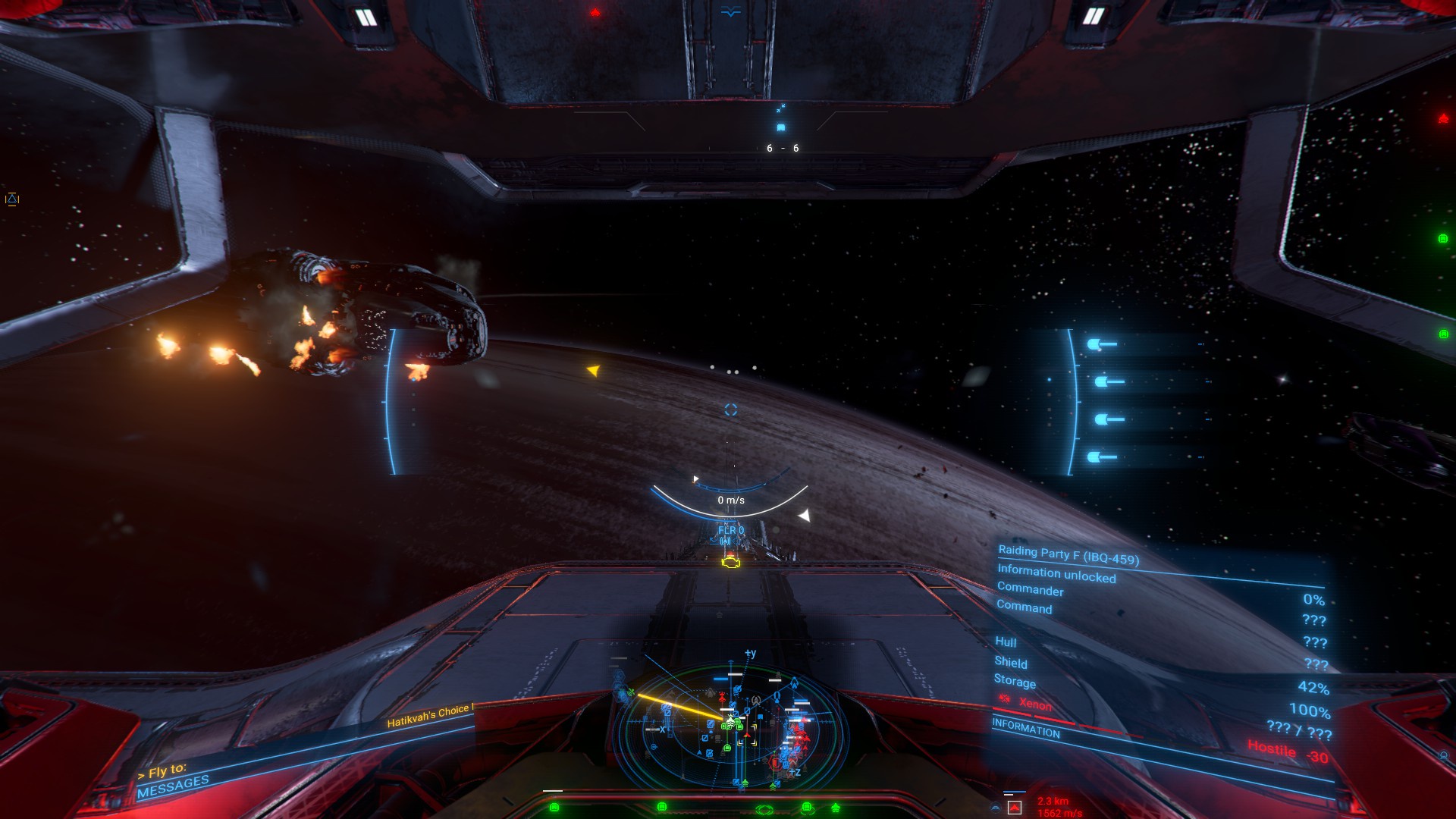Image resolution: width=1456 pixels, height=819 pixels.
Task: Click the red target ship icon by distance
Action: click(1014, 808)
